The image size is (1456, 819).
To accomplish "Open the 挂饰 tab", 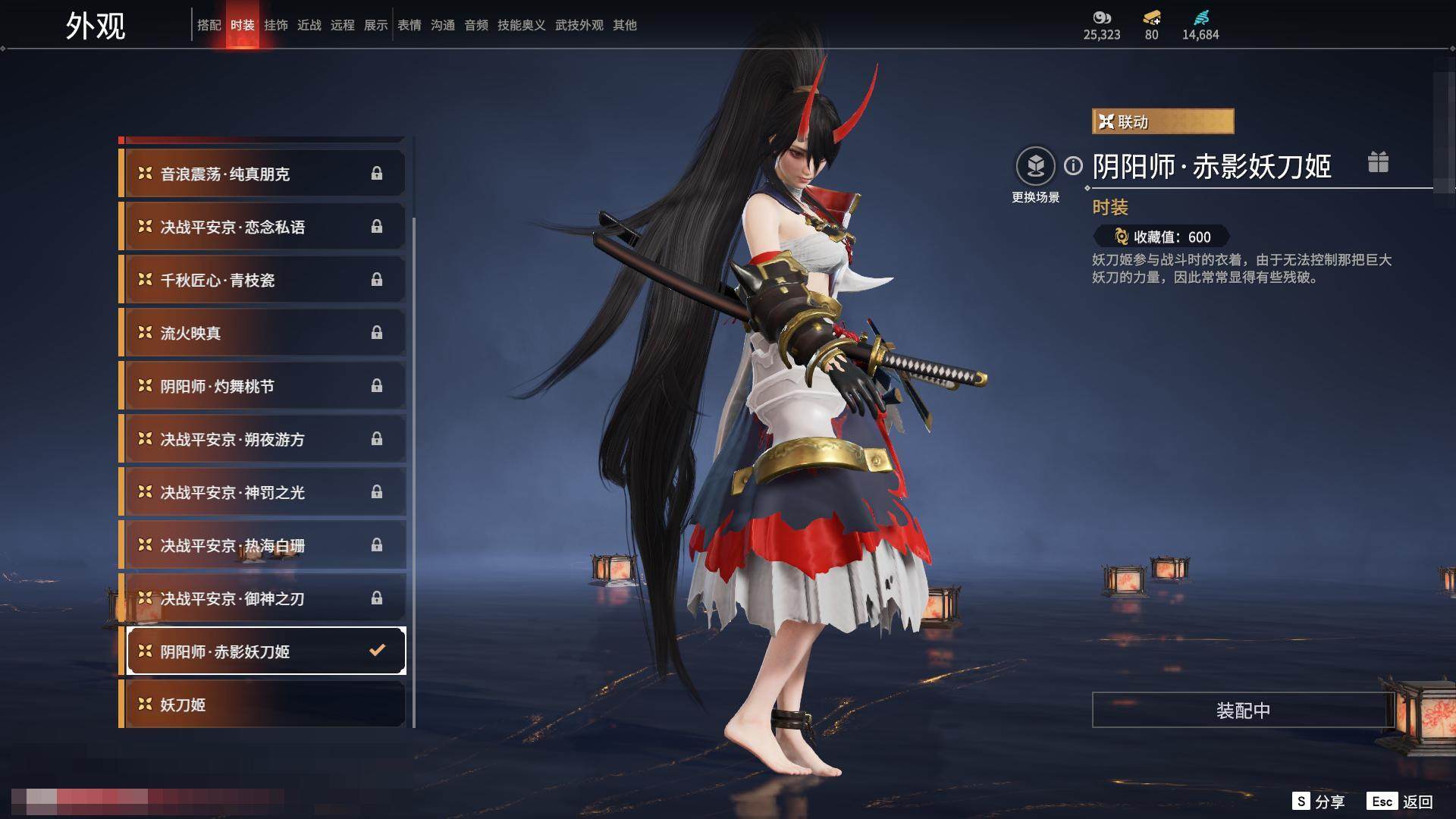I will pos(275,25).
